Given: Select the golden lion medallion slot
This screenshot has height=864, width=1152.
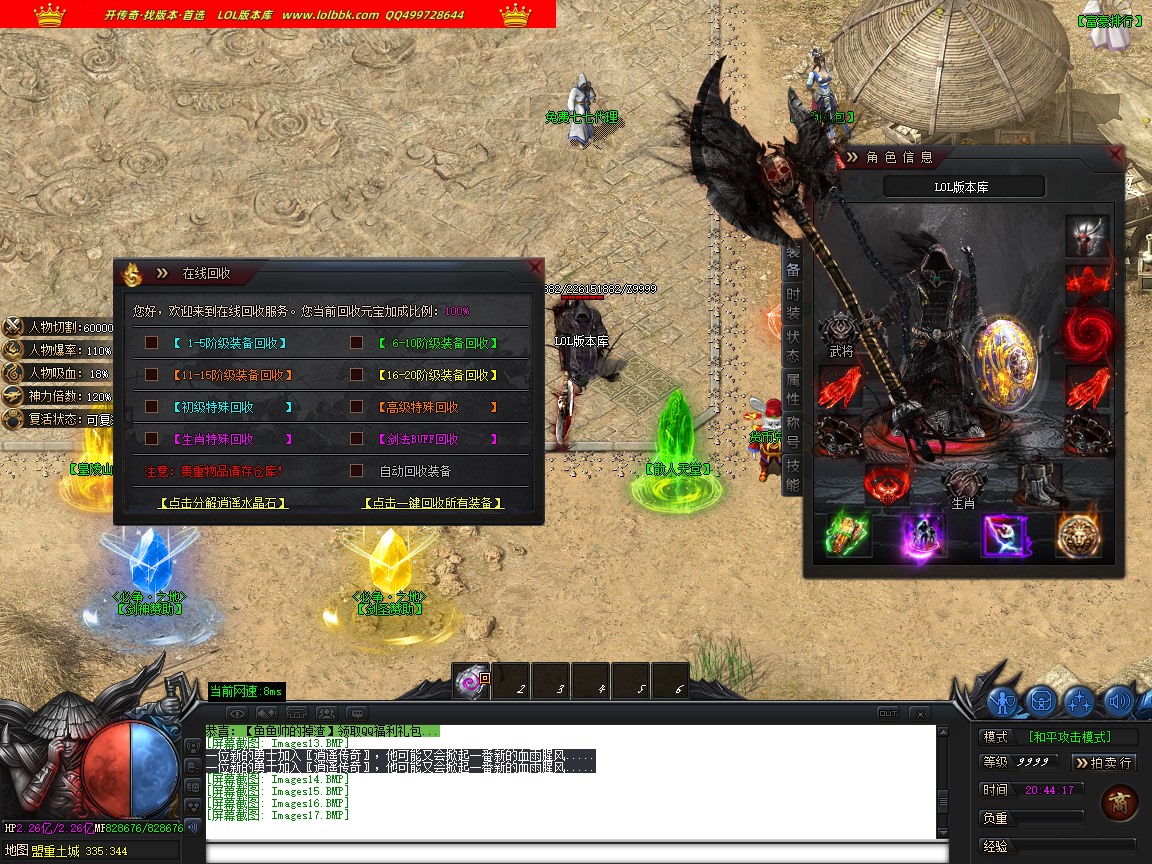Looking at the screenshot, I should pyautogui.click(x=1078, y=536).
